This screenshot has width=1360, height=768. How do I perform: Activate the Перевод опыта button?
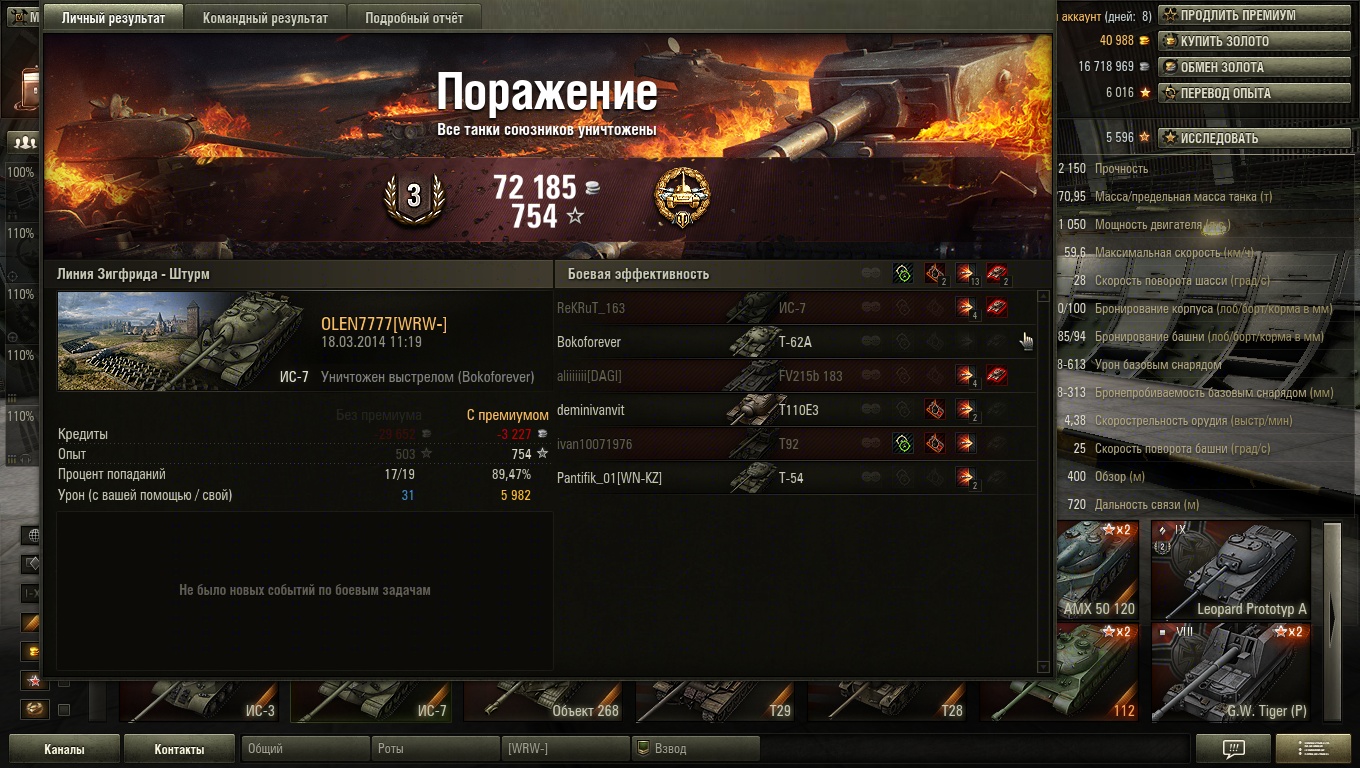click(x=1225, y=93)
